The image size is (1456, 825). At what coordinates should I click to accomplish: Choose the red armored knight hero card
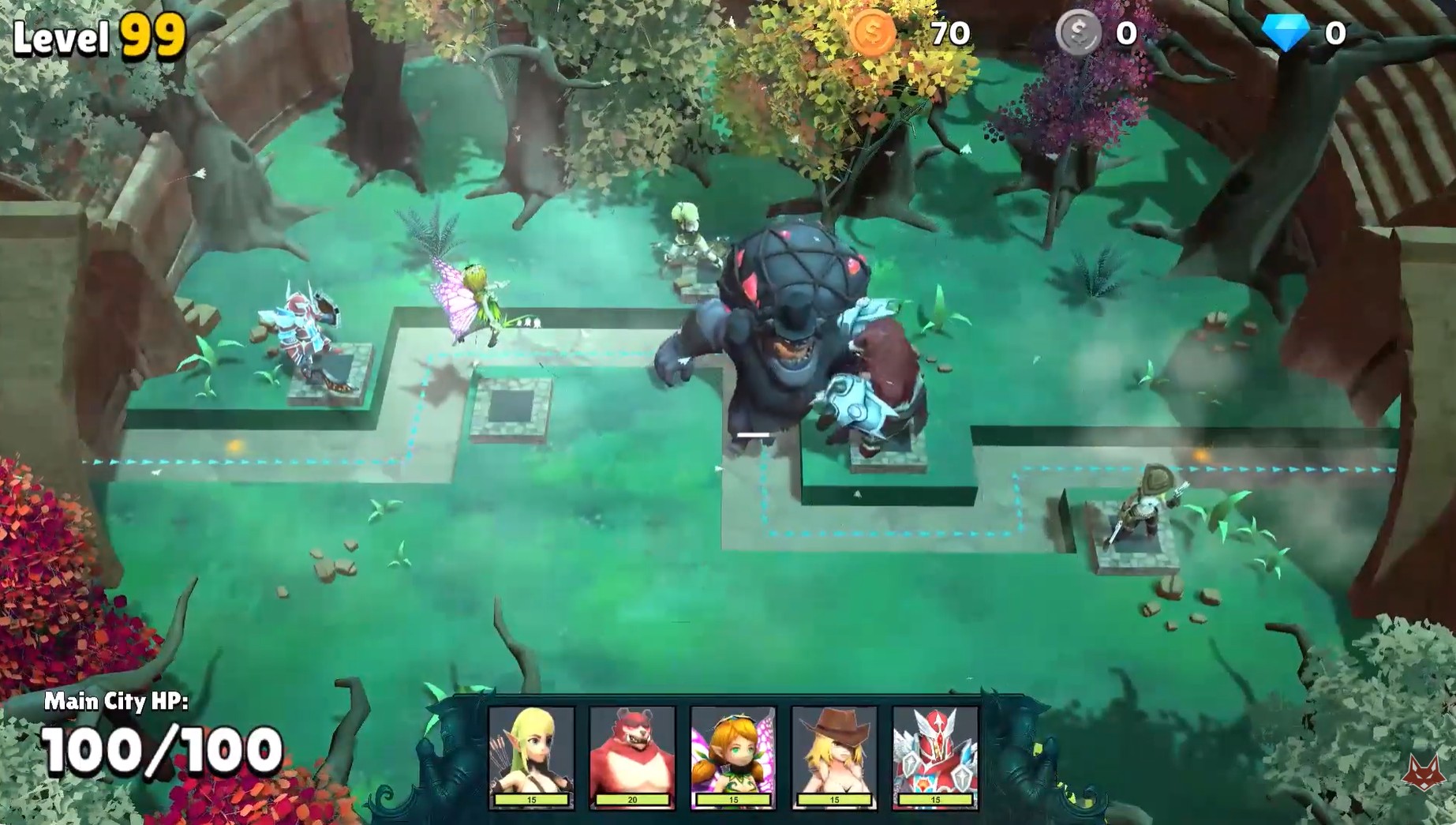pos(935,756)
